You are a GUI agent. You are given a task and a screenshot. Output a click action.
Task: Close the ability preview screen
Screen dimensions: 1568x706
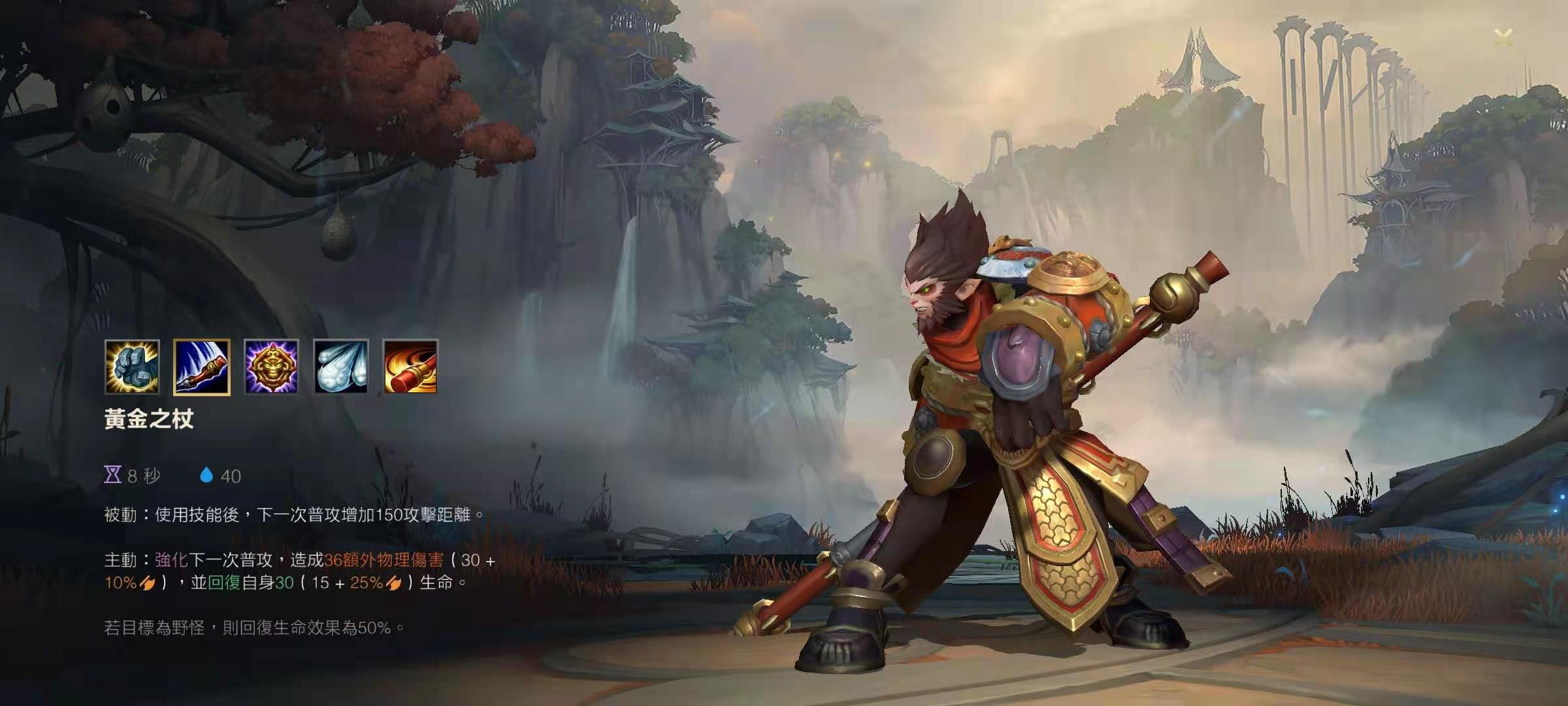[x=1503, y=38]
